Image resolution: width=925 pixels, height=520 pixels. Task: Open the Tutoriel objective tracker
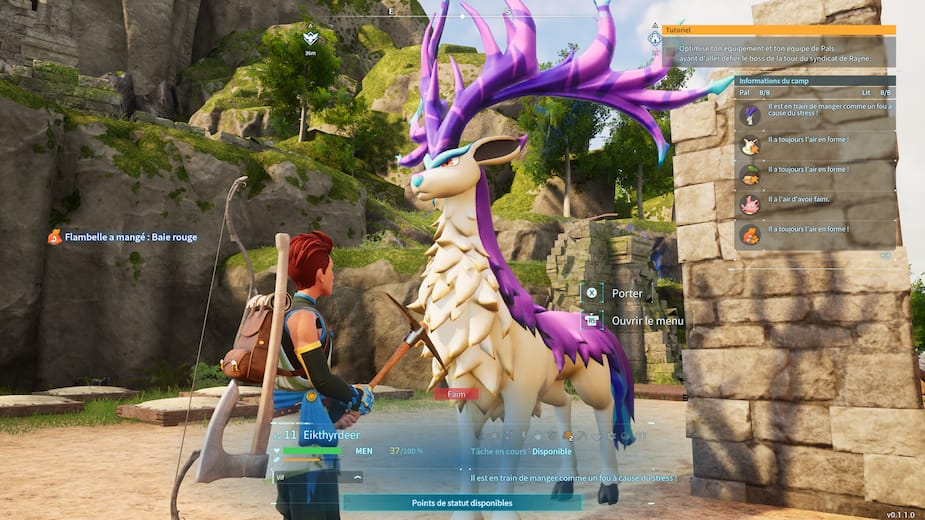tap(778, 30)
